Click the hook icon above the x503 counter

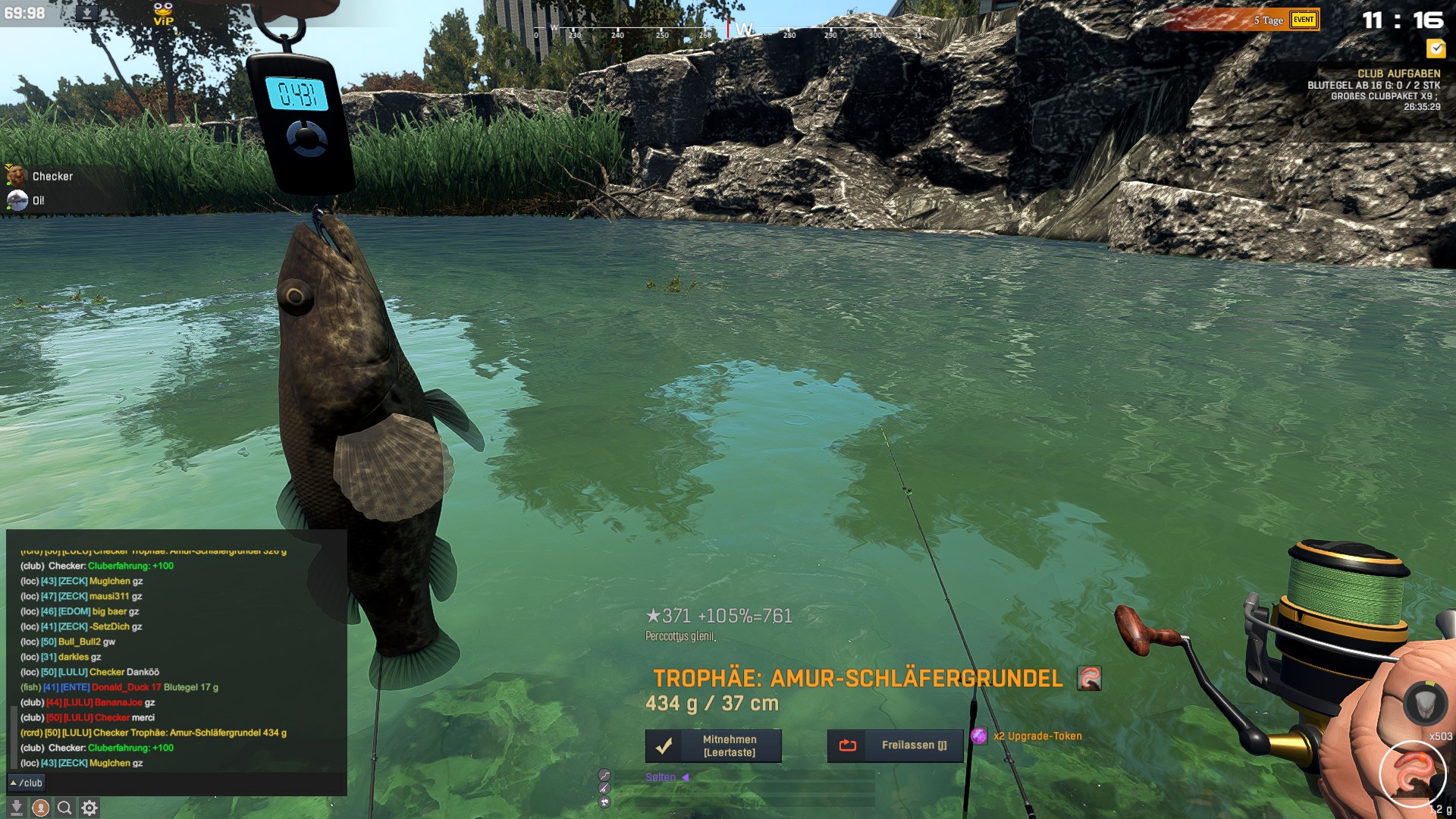point(1426,703)
